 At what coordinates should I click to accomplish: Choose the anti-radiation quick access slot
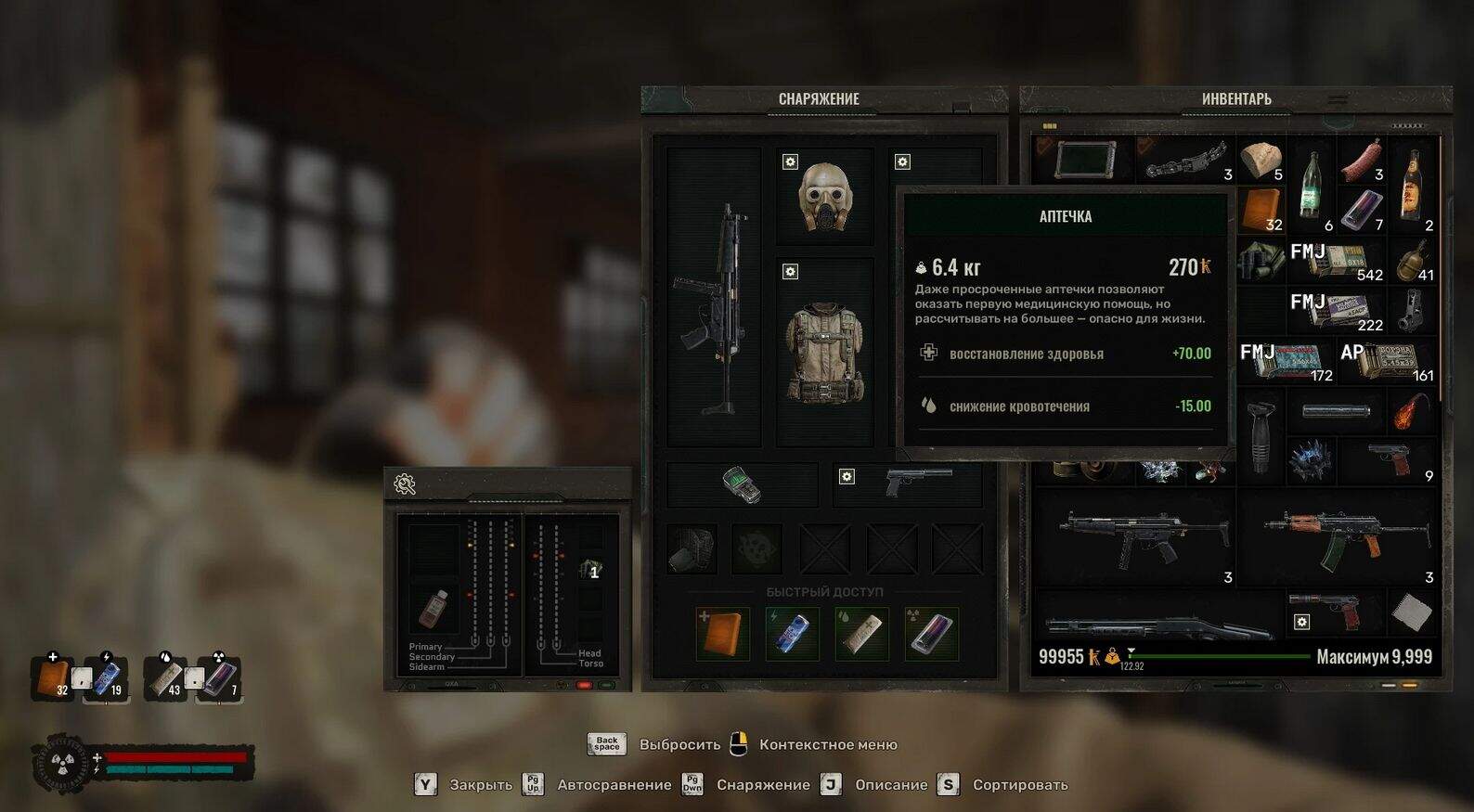[931, 633]
